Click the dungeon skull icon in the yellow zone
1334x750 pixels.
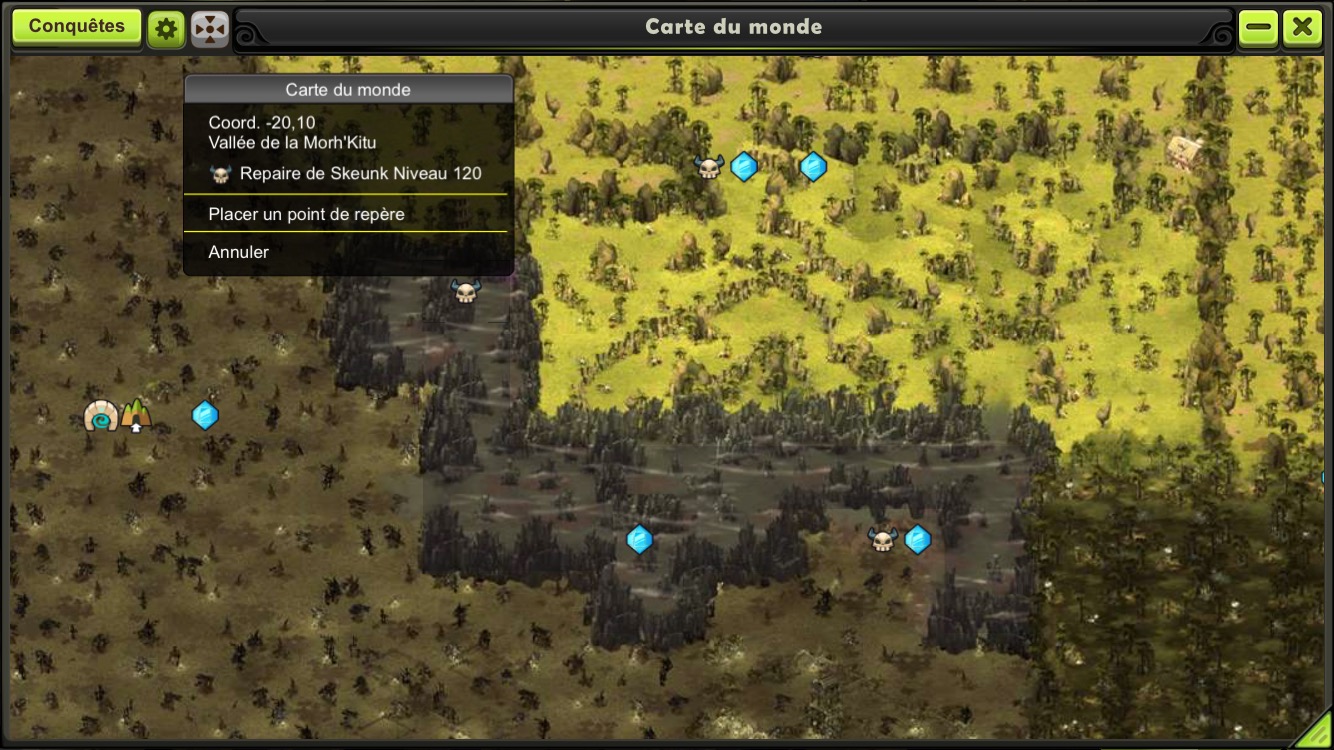[x=709, y=166]
